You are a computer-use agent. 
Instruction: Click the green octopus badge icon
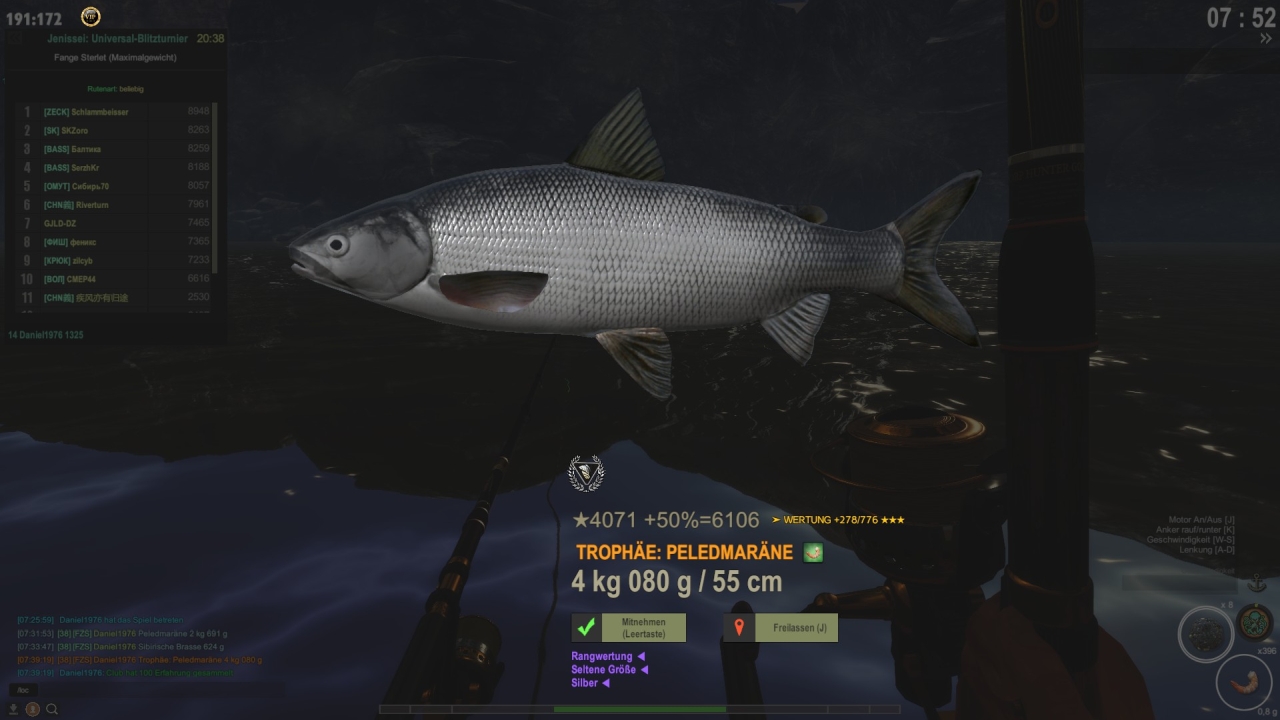(1254, 622)
